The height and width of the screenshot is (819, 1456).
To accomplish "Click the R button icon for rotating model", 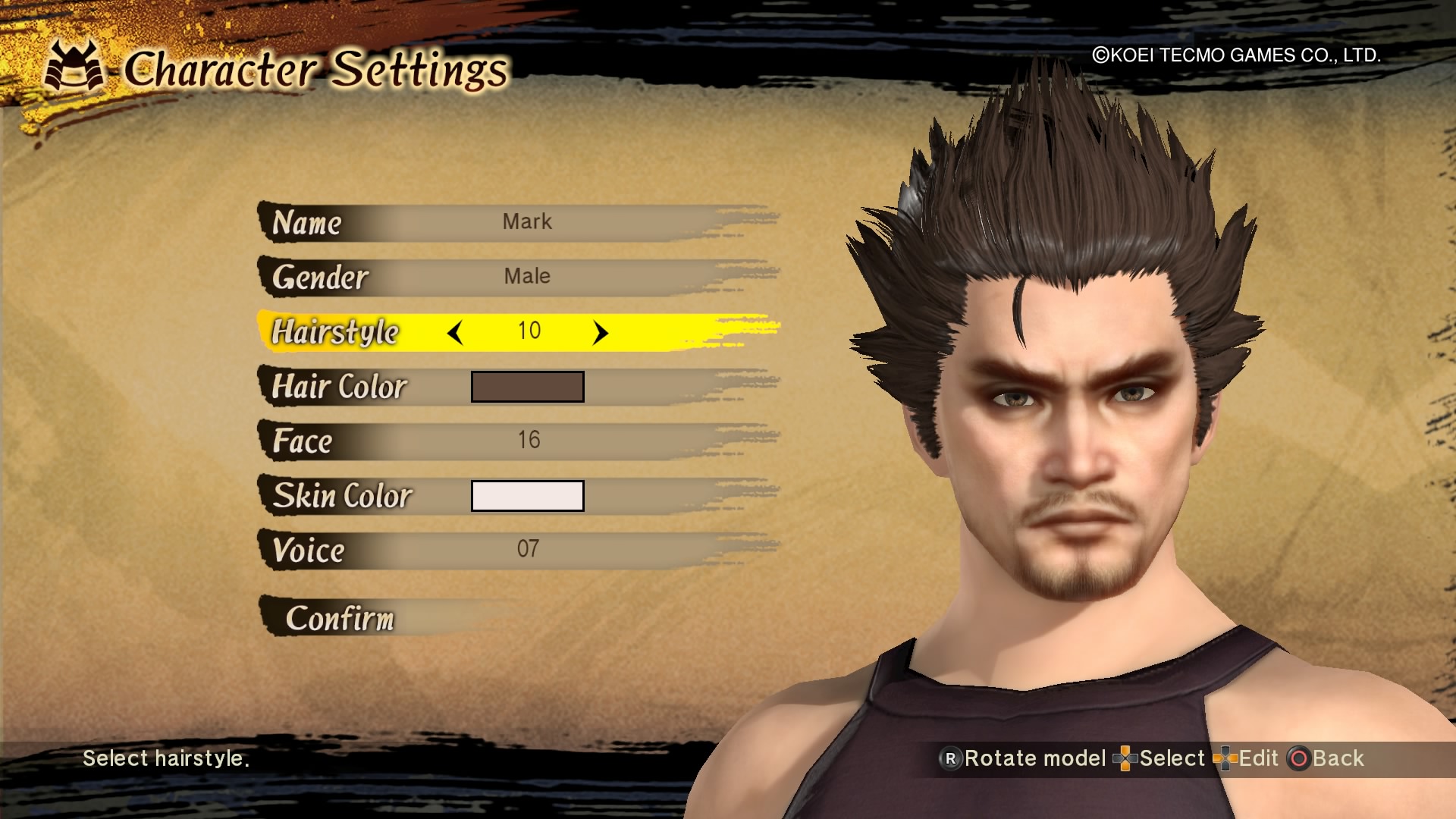I will tap(950, 758).
